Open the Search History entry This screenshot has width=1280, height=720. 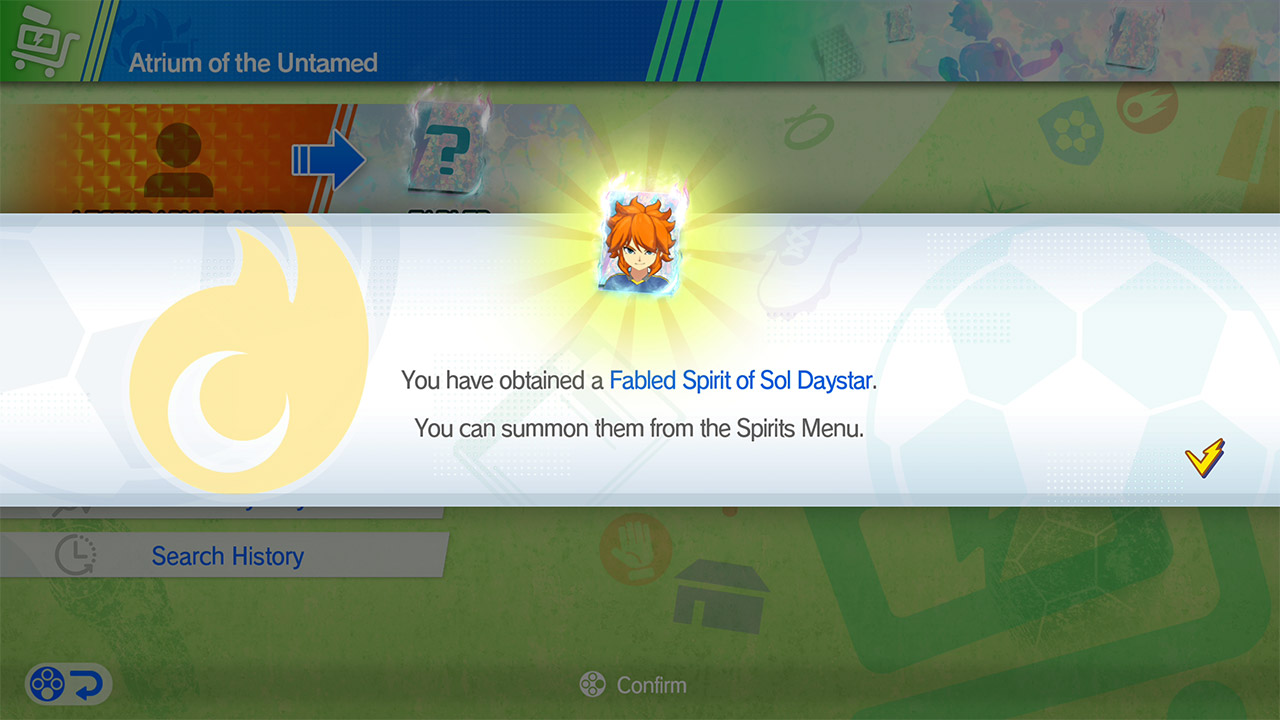(x=226, y=556)
